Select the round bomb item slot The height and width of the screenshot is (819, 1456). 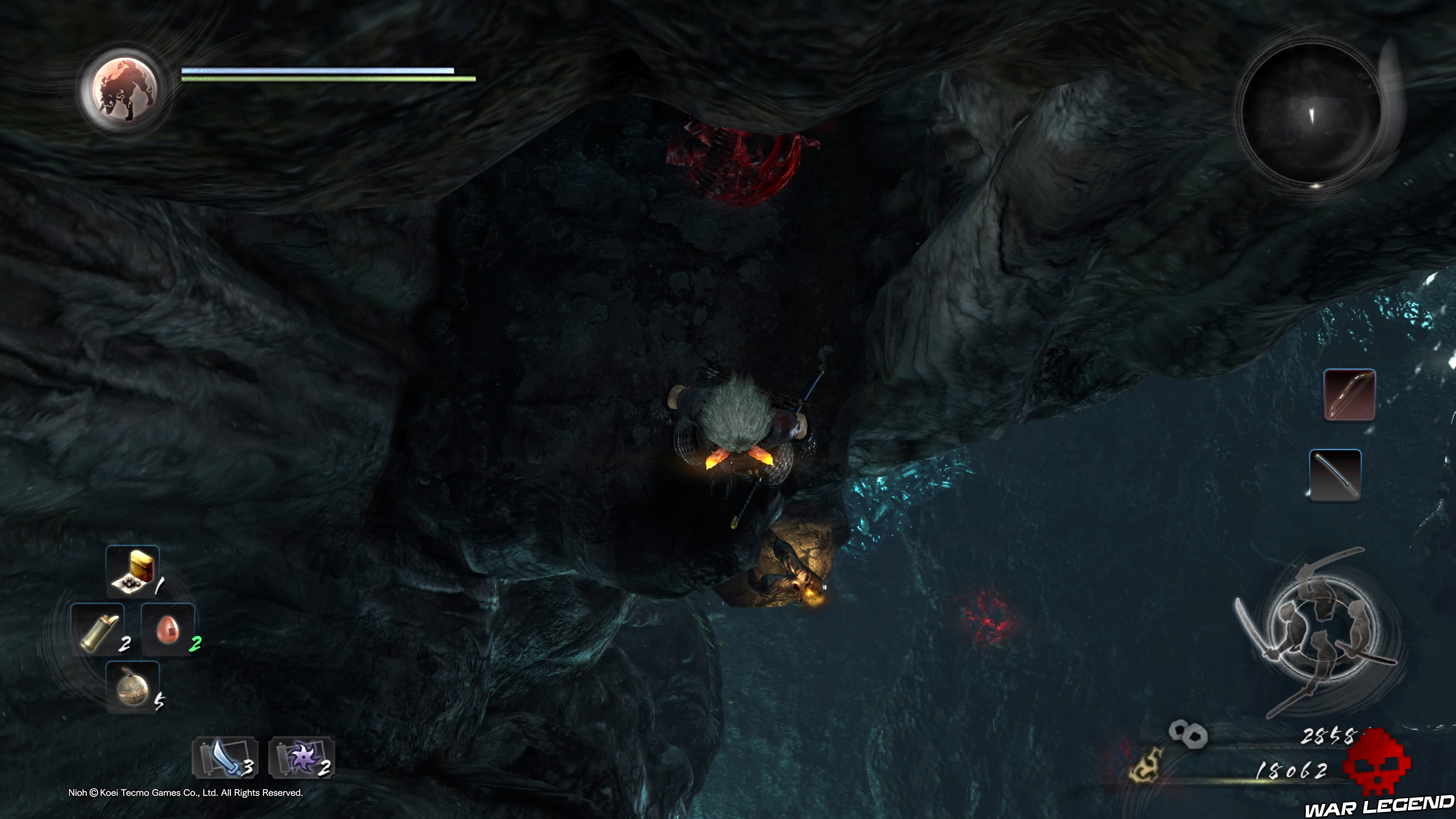[x=133, y=687]
